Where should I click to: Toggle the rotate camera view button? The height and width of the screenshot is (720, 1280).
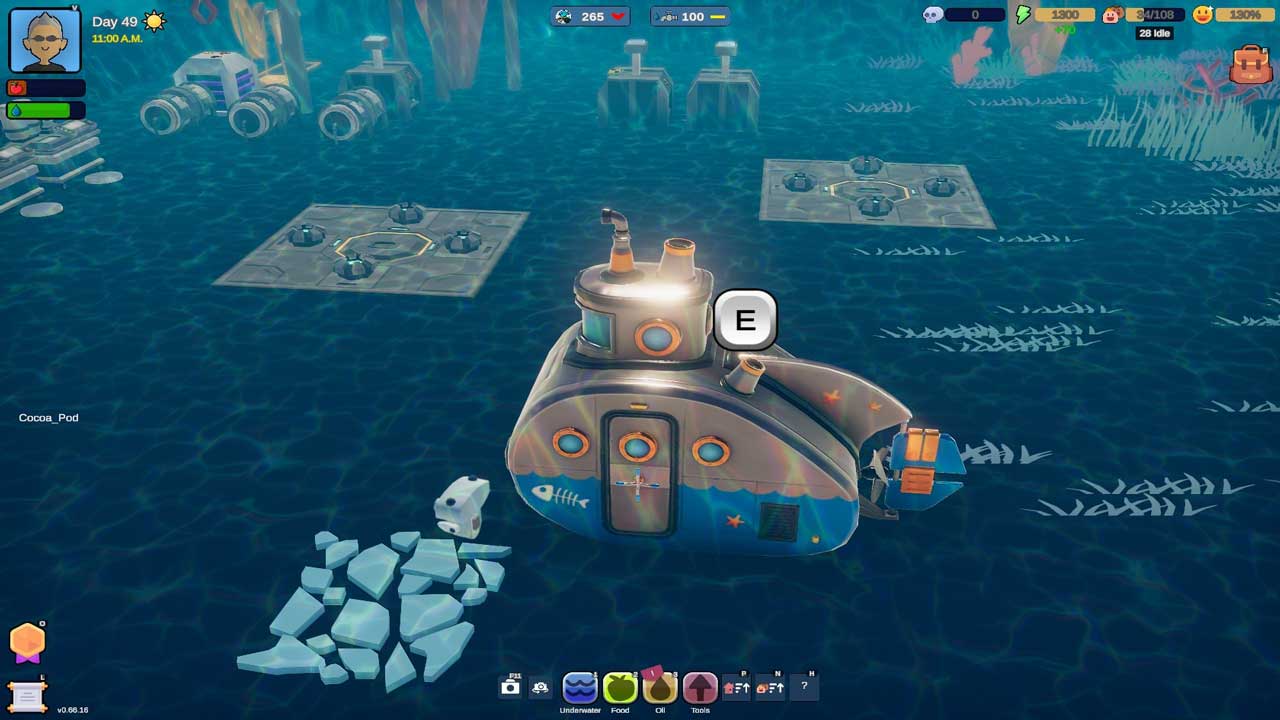[x=541, y=688]
